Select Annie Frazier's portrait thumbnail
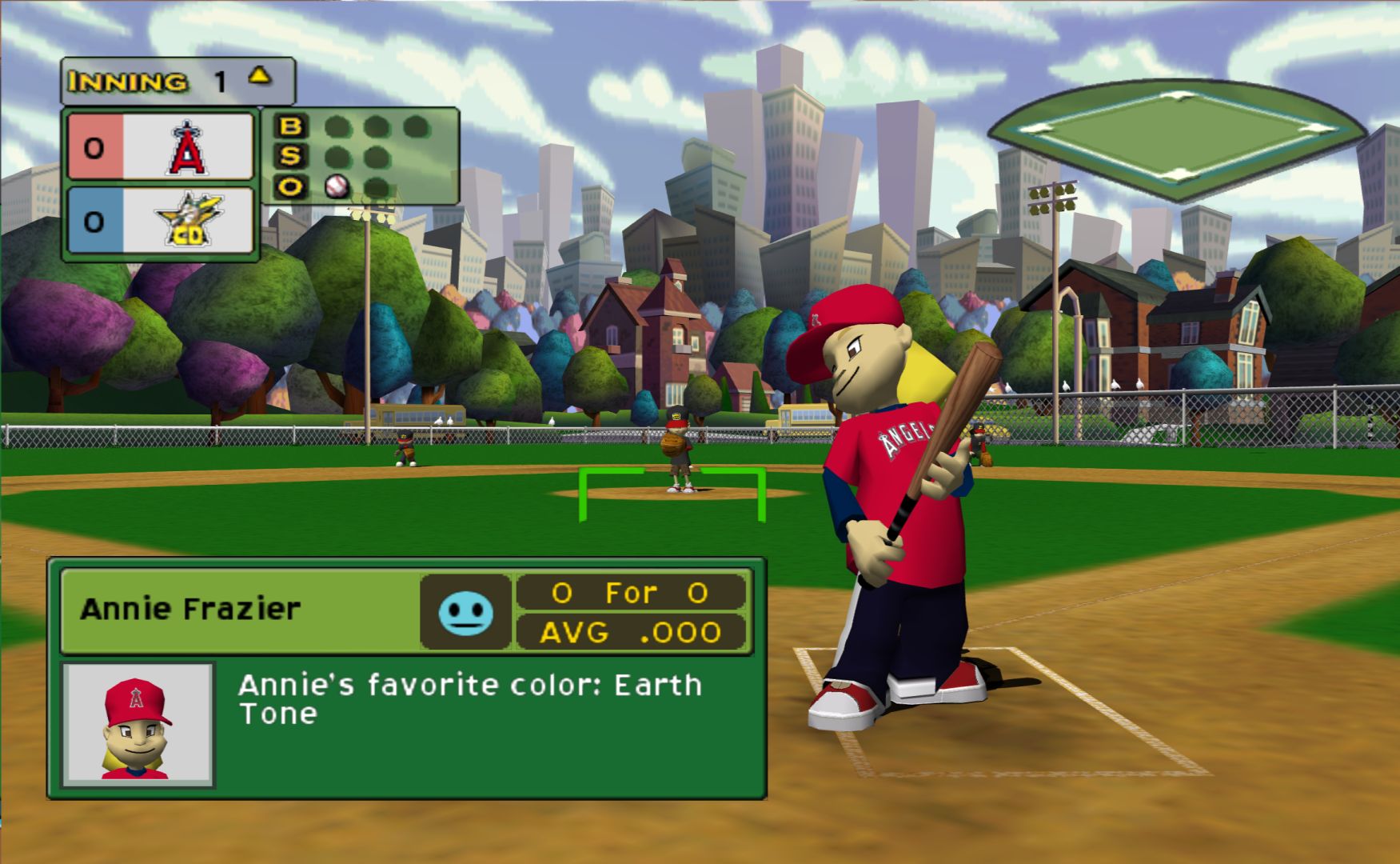1400x864 pixels. 138,725
